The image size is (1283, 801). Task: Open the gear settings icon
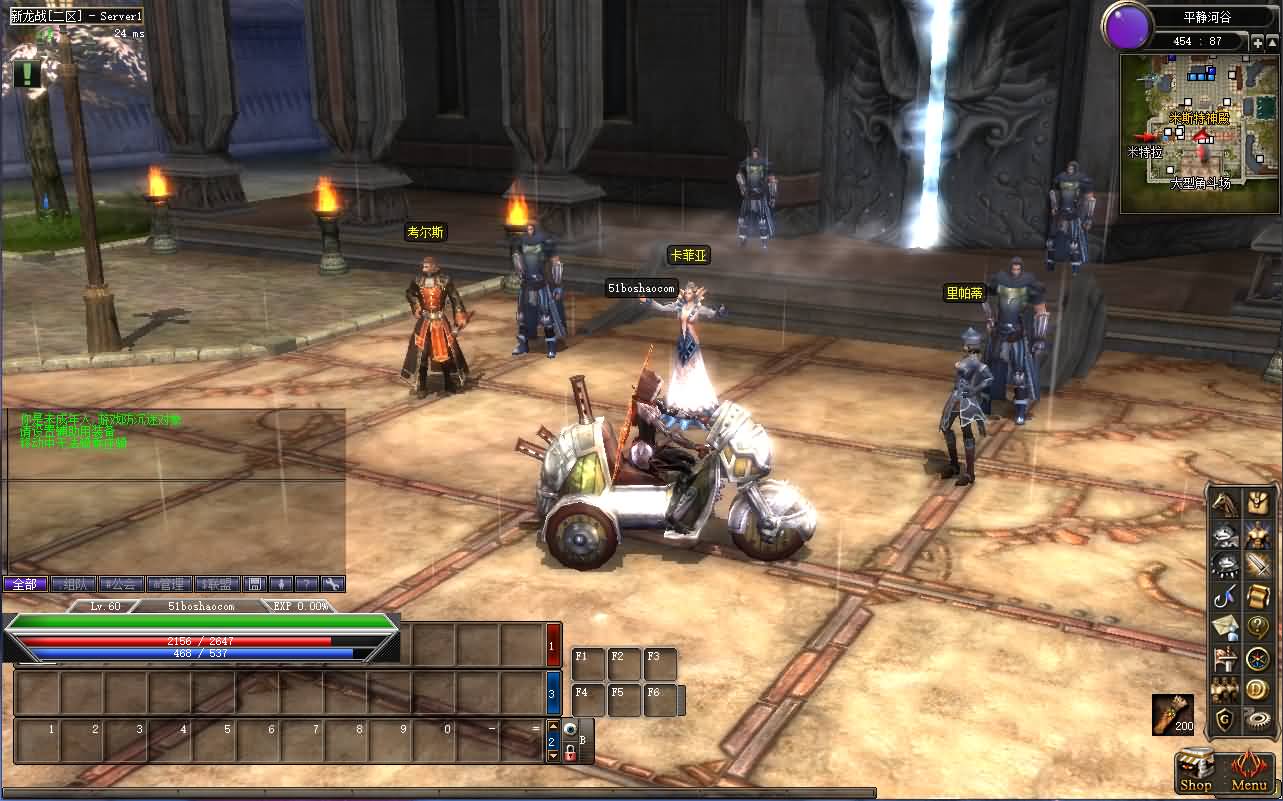tap(1257, 720)
